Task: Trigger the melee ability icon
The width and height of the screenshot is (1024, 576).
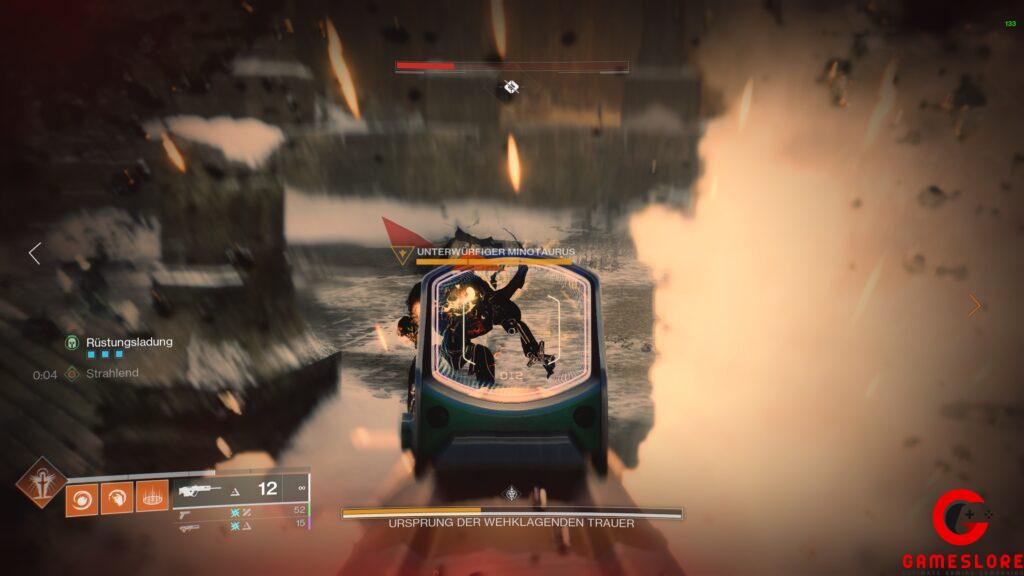Action: pyautogui.click(x=117, y=497)
